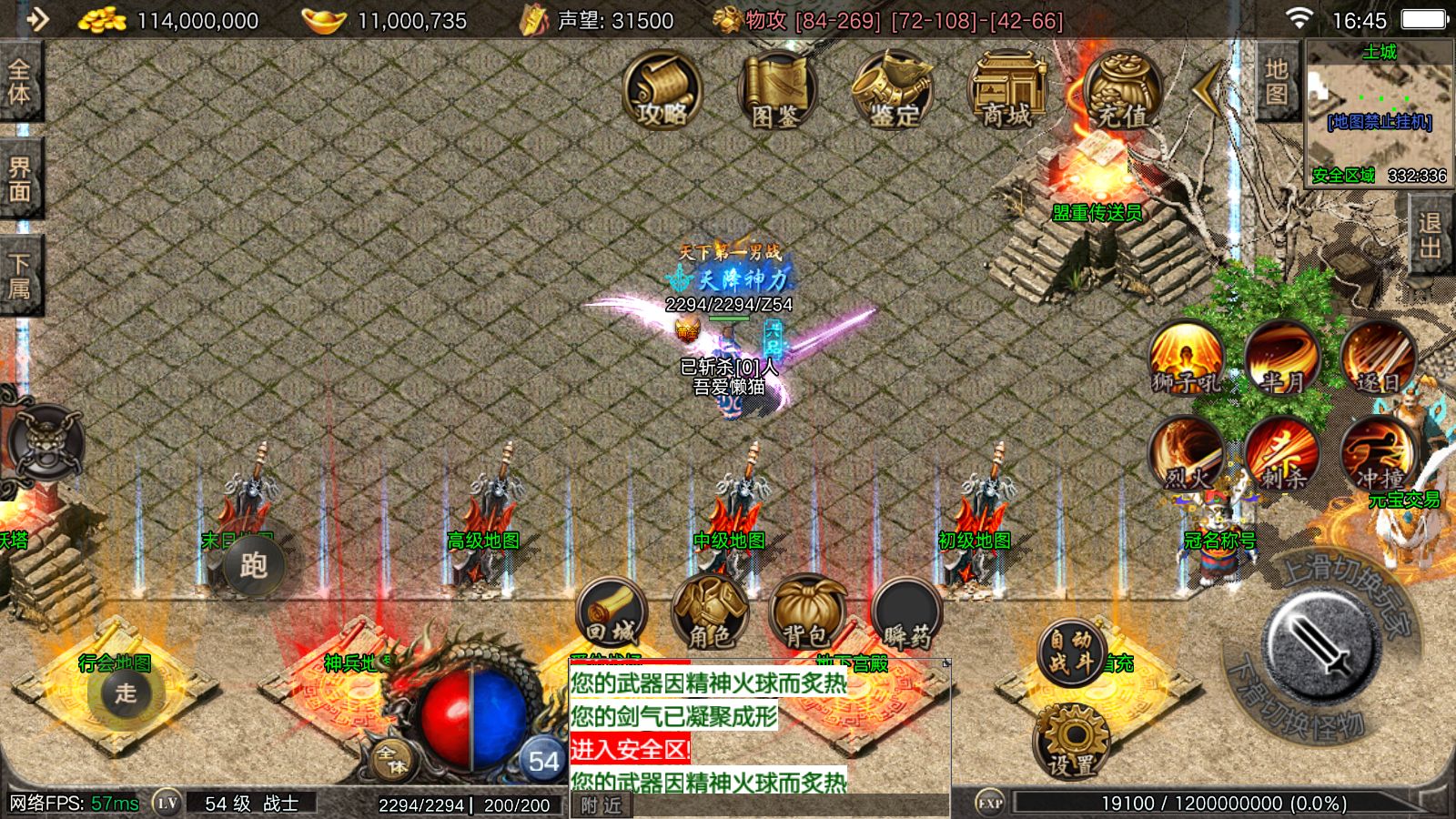Image resolution: width=1456 pixels, height=819 pixels.
Task: Open the 鉴定 appraisal menu
Action: [x=892, y=90]
